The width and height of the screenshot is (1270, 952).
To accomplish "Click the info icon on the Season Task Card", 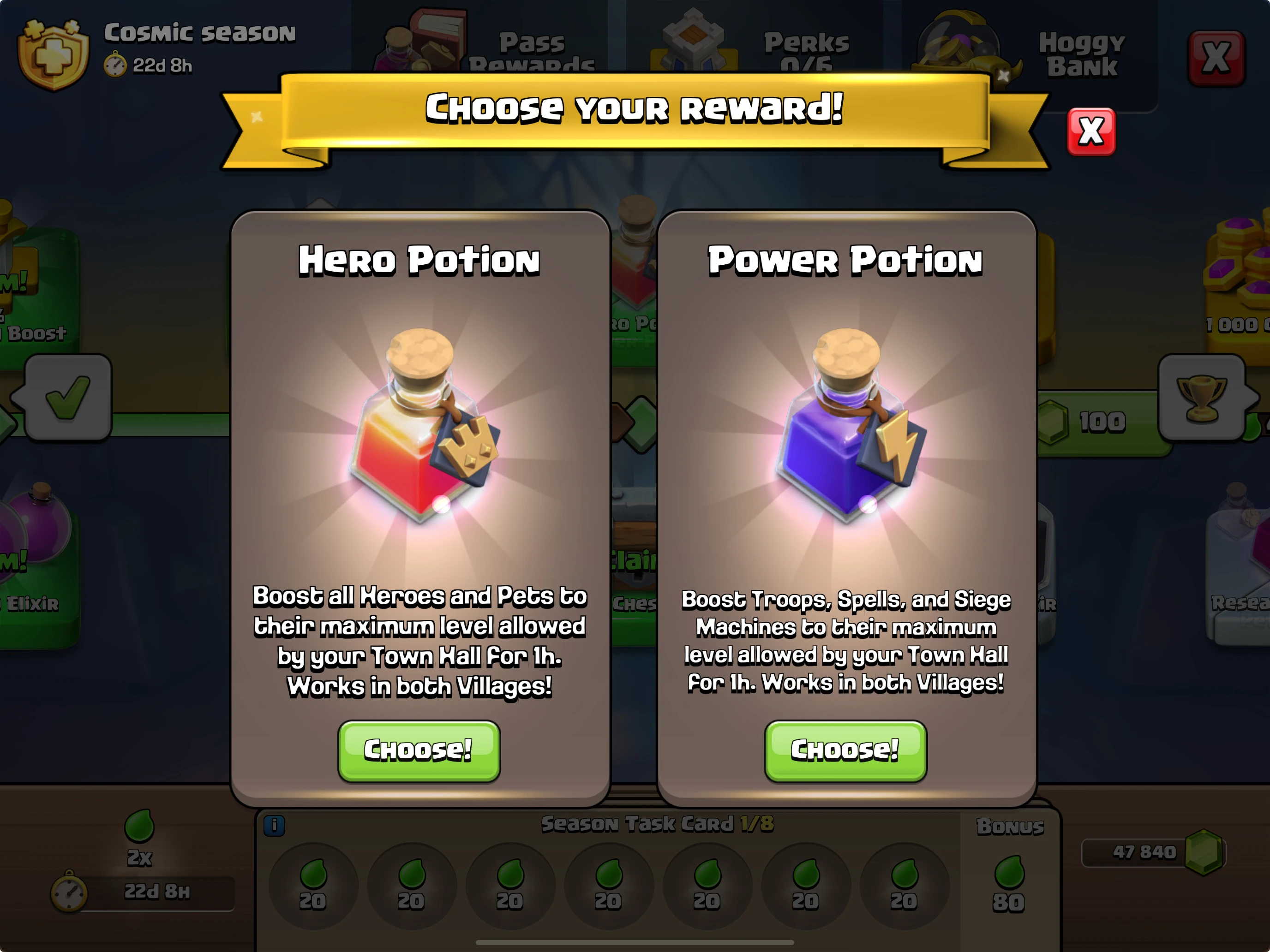I will [276, 825].
